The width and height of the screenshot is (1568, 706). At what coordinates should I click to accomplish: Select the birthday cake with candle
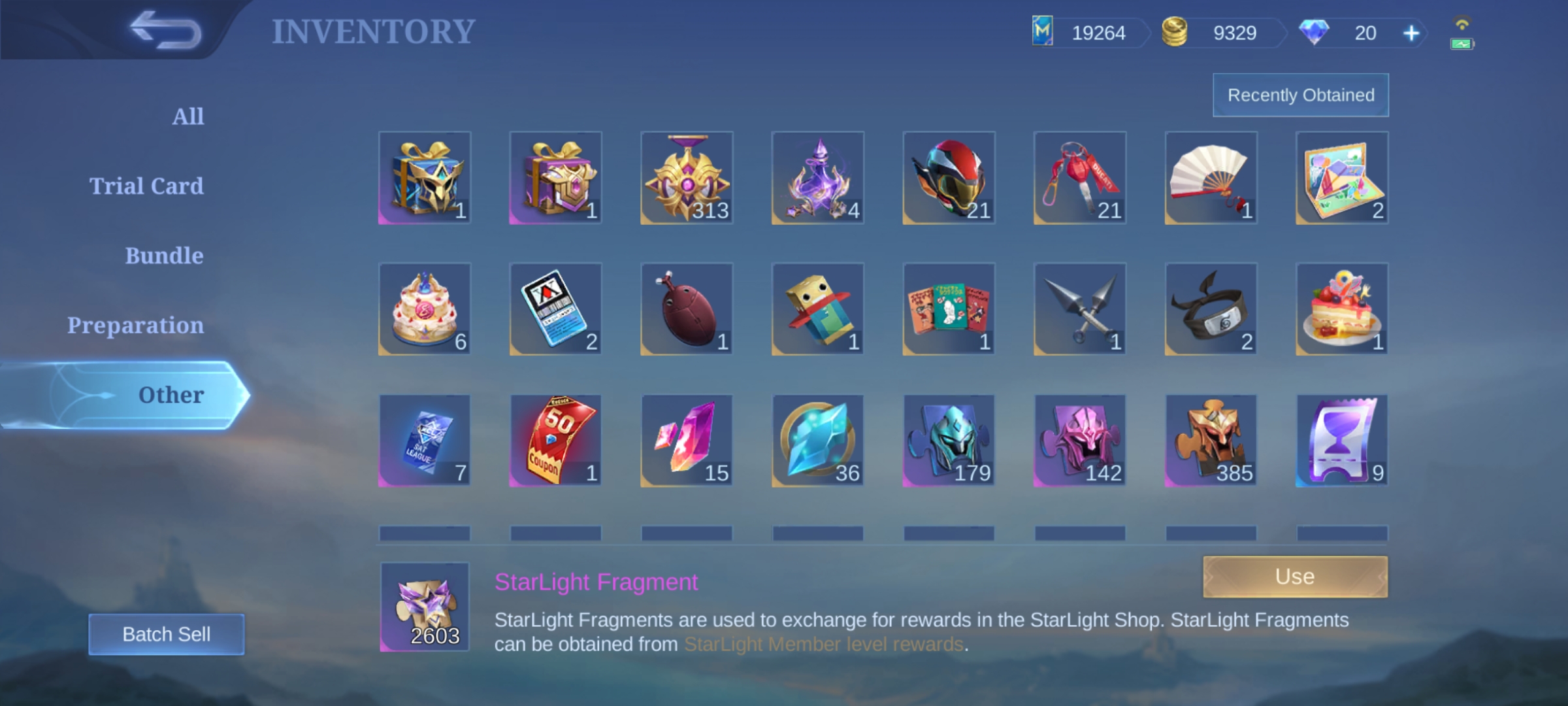point(425,309)
